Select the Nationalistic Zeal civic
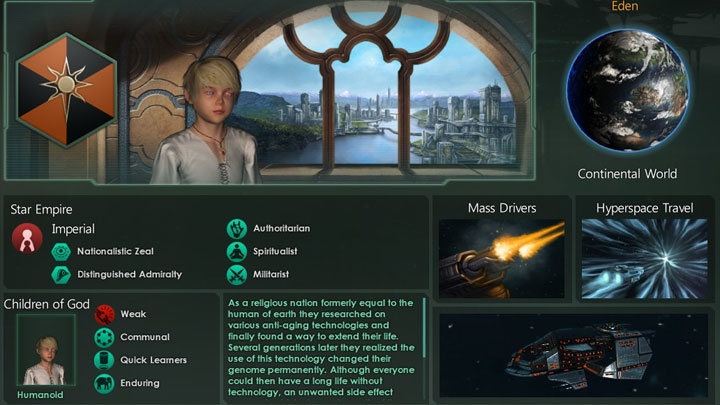The height and width of the screenshot is (405, 720). point(60,251)
